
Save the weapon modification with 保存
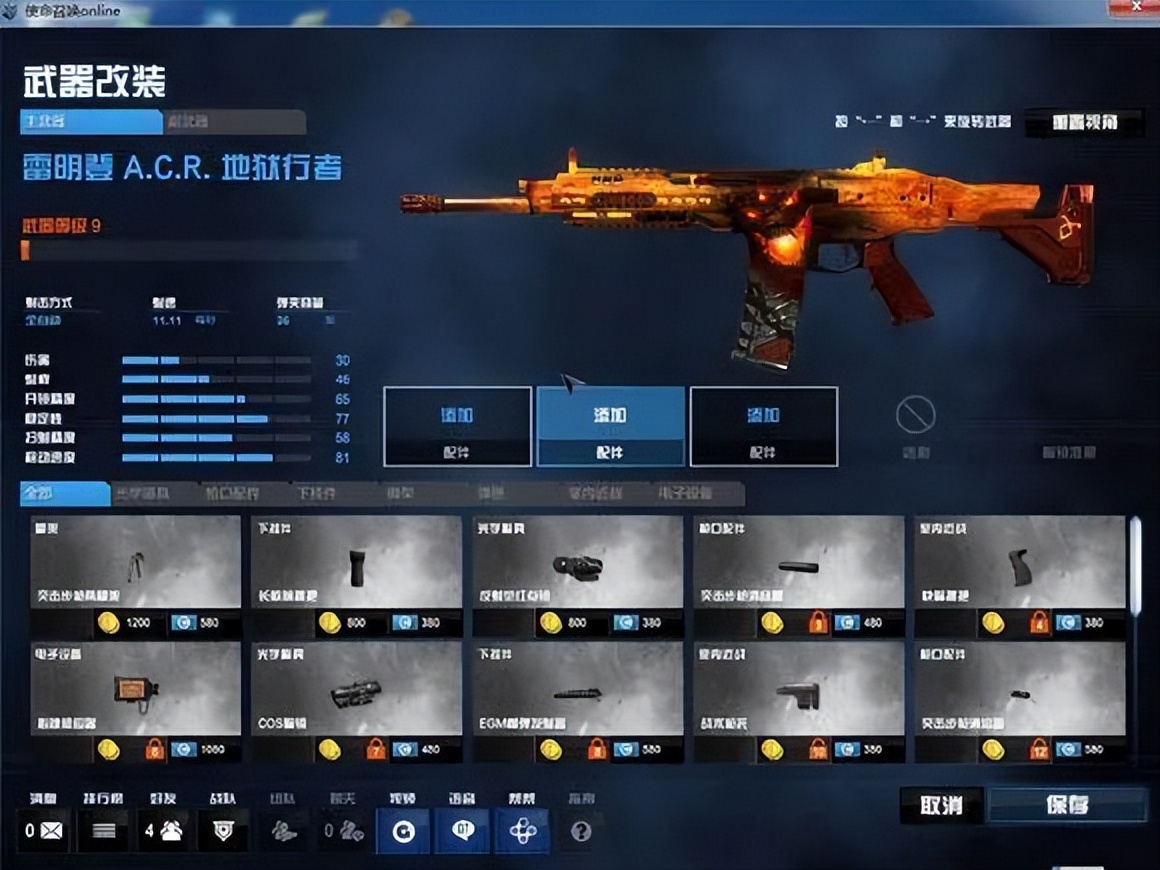click(1066, 805)
